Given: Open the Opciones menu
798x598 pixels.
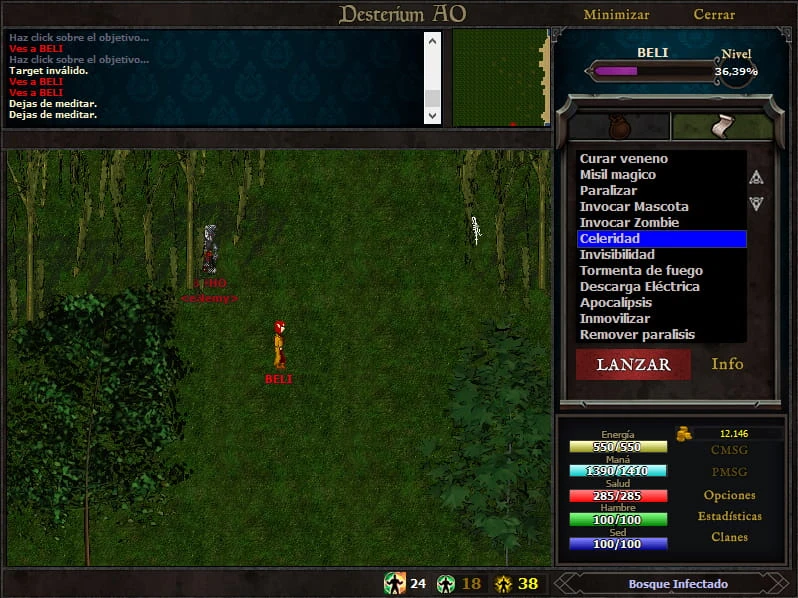Looking at the screenshot, I should (x=729, y=495).
